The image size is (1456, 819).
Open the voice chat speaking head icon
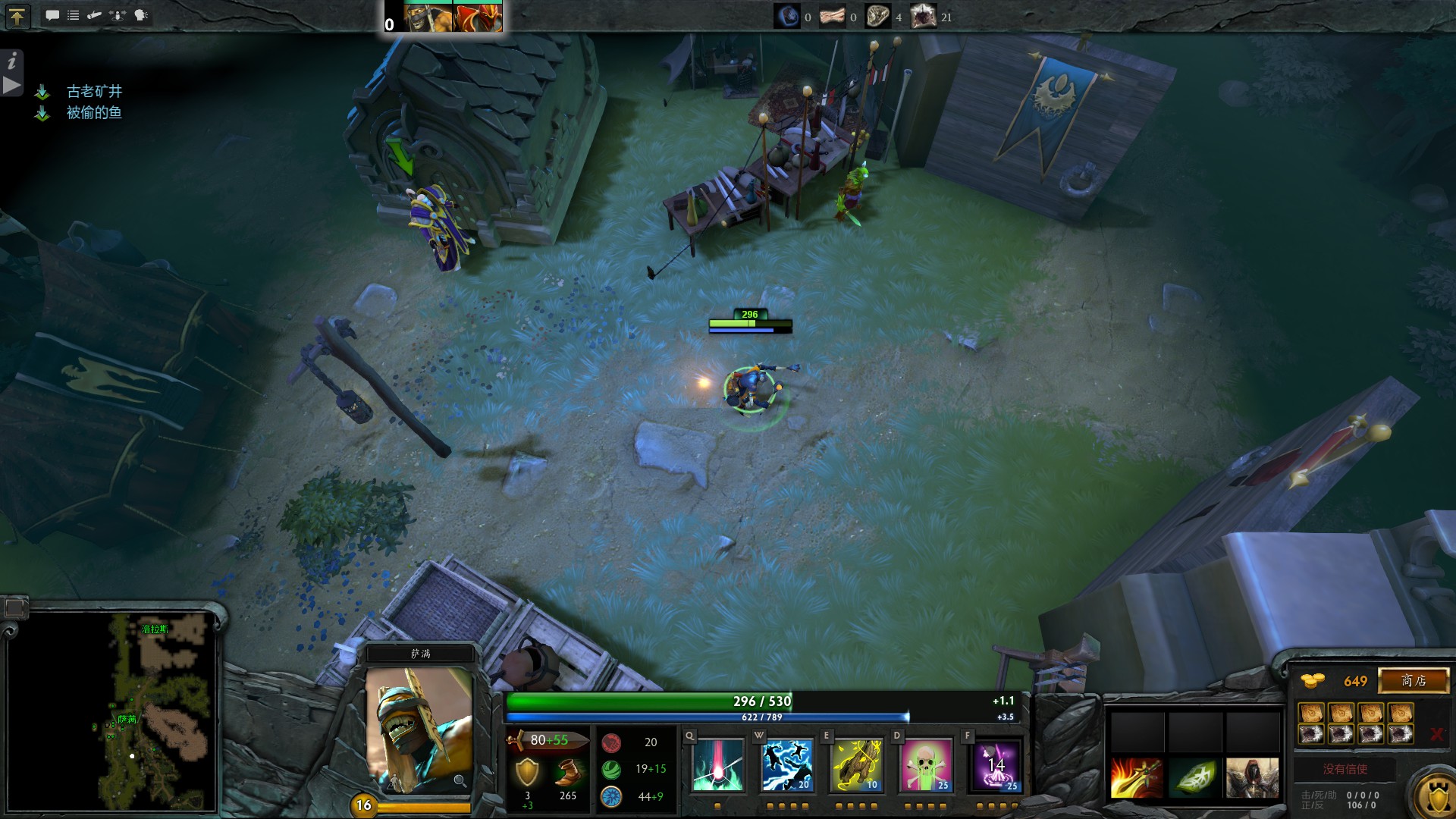[x=141, y=15]
